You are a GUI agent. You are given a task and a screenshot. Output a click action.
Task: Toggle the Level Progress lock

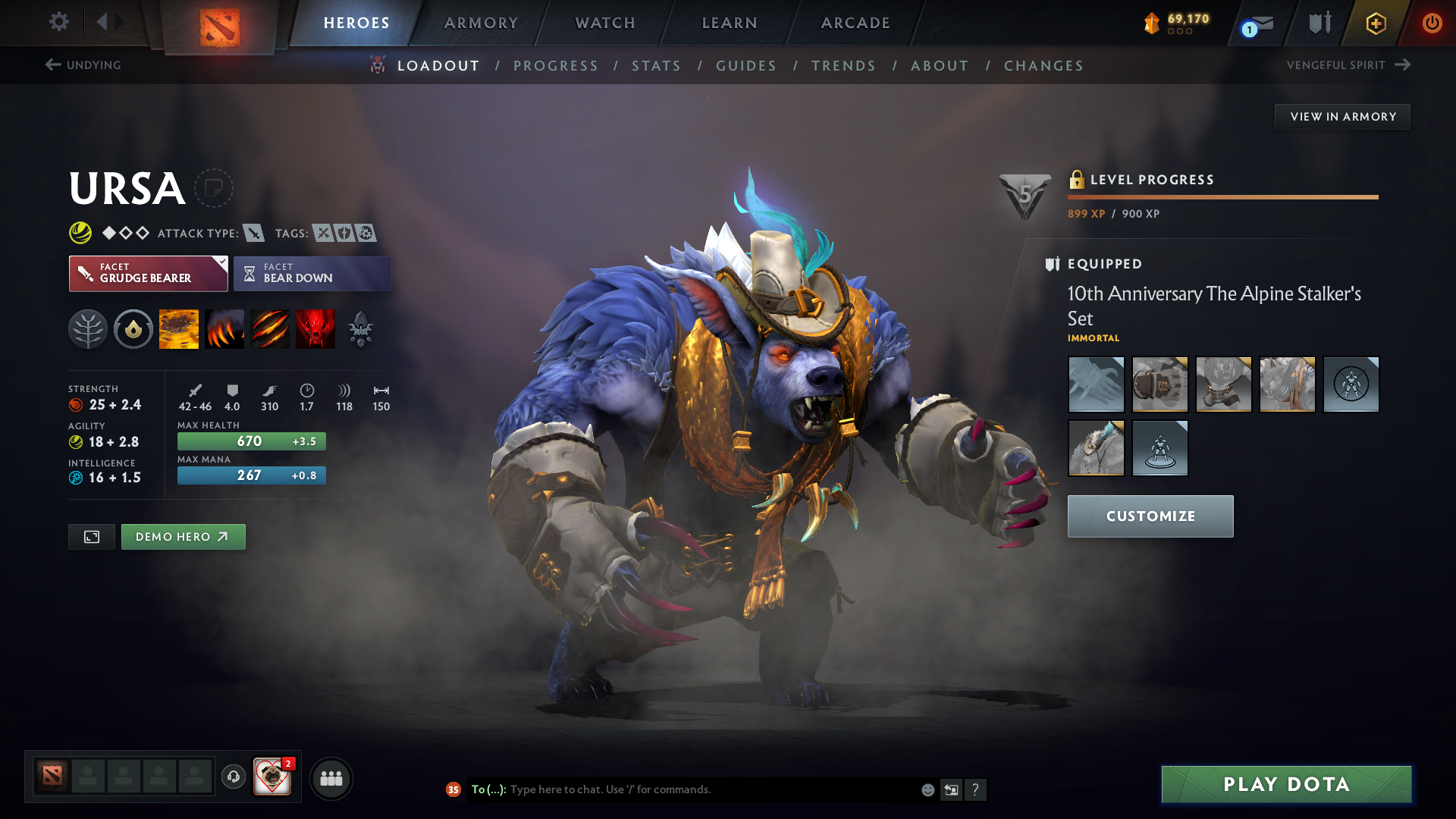pos(1076,180)
